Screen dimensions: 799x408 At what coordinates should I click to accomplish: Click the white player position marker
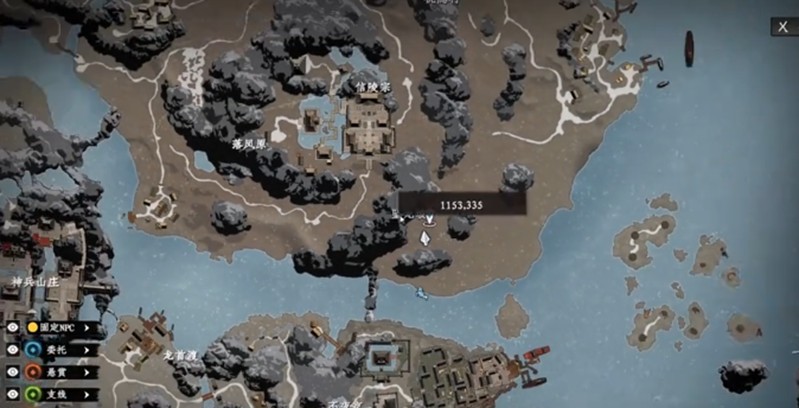tap(426, 238)
